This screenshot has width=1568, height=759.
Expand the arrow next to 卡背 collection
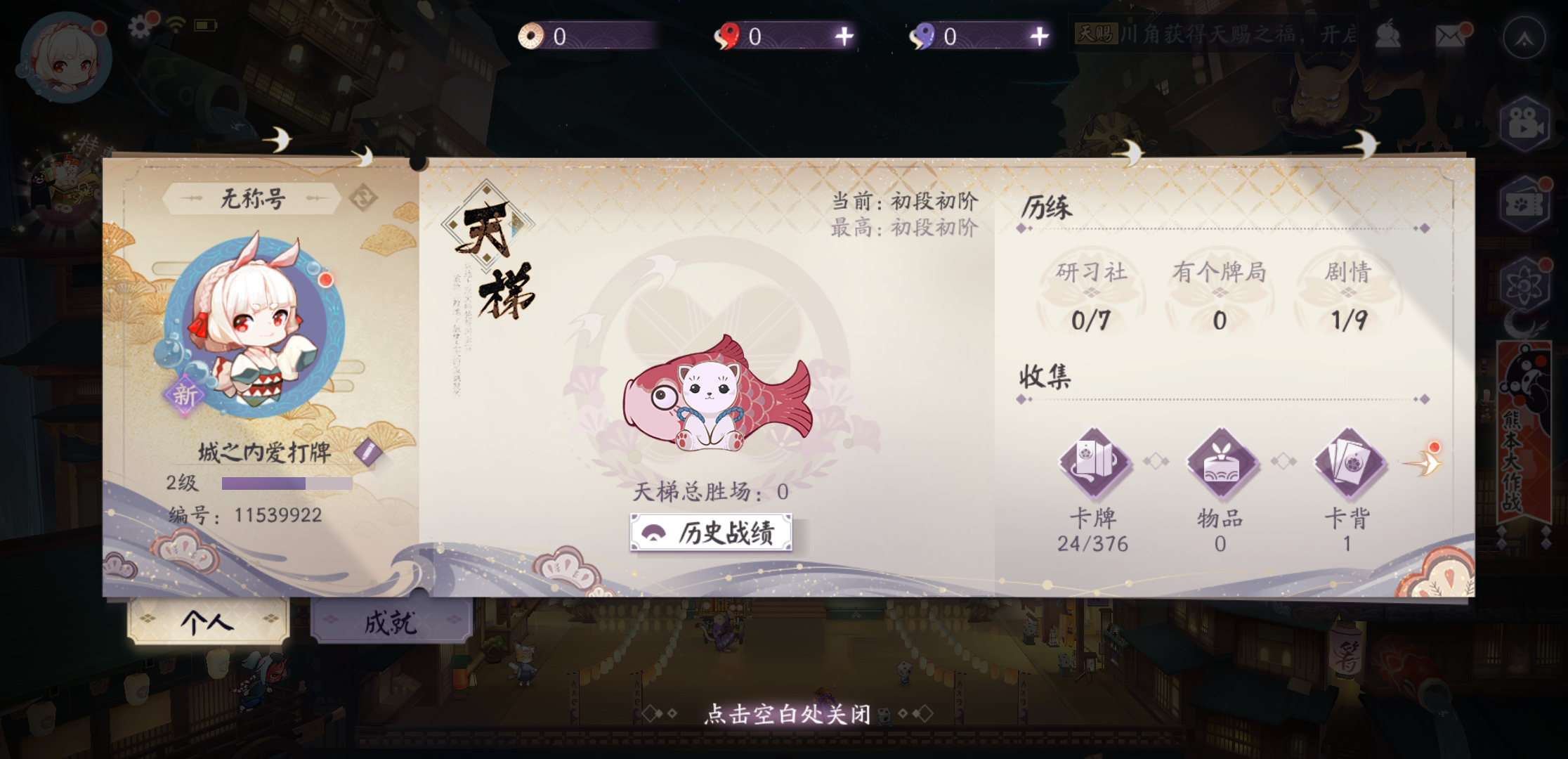(1429, 462)
